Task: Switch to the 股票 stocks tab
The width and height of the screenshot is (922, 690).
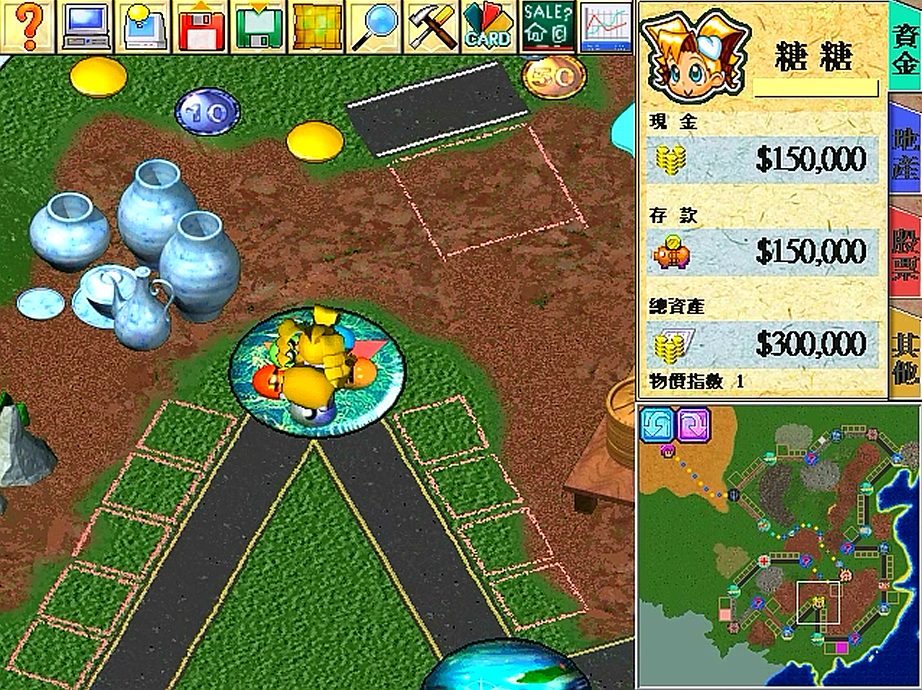Action: (906, 250)
